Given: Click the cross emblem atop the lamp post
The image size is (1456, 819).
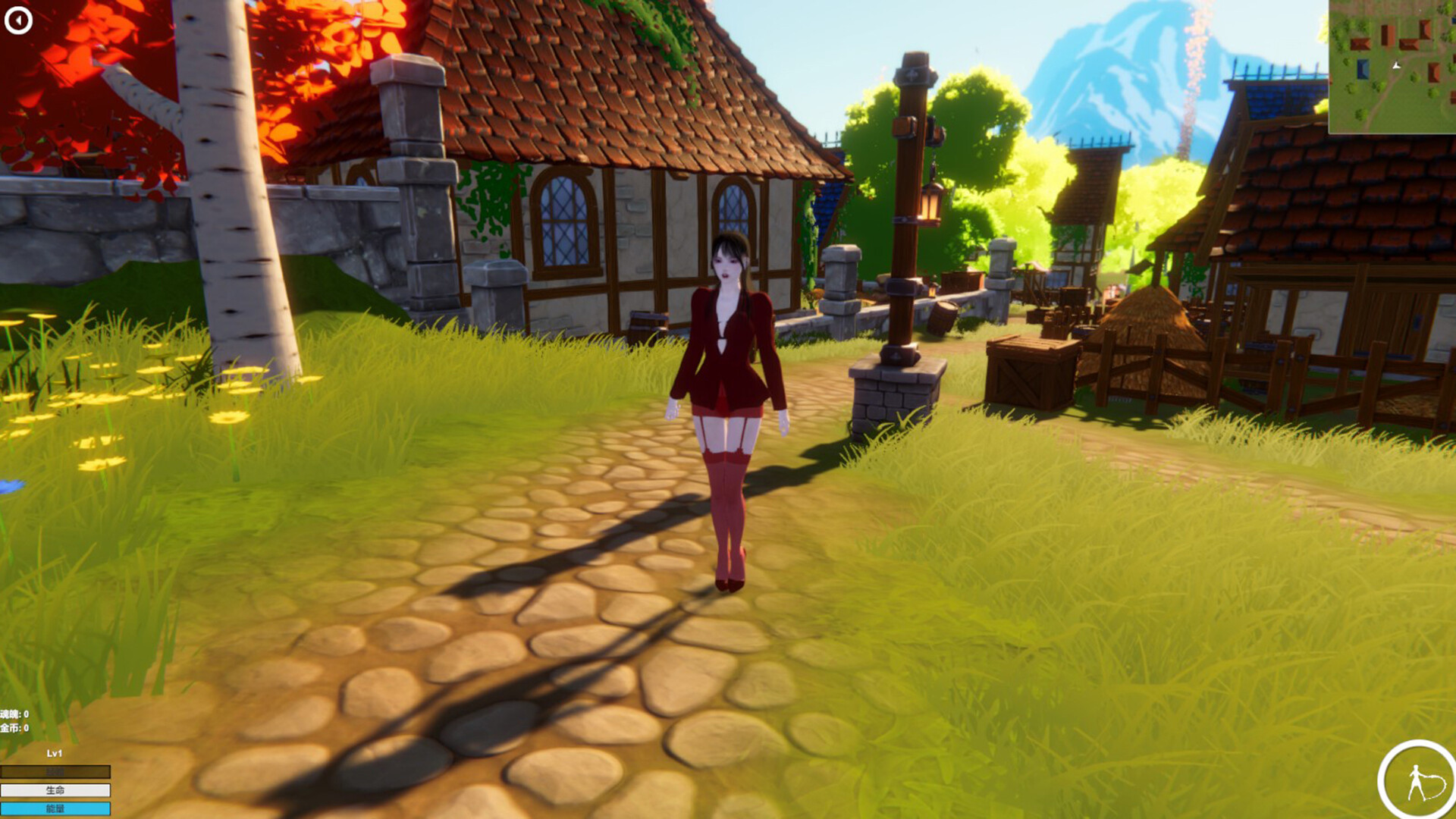Looking at the screenshot, I should [910, 76].
